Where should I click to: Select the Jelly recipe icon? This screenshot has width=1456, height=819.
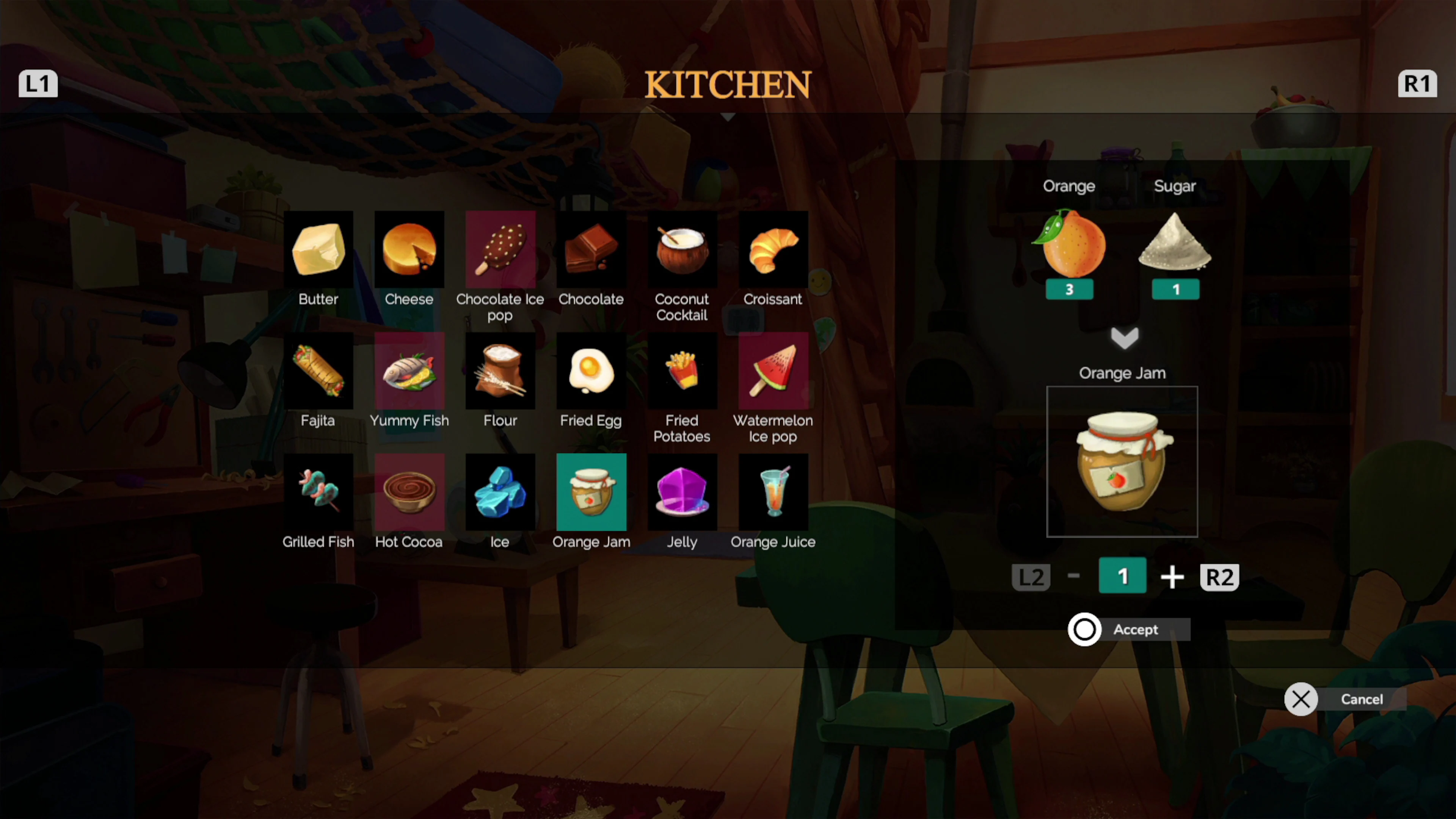pyautogui.click(x=682, y=492)
